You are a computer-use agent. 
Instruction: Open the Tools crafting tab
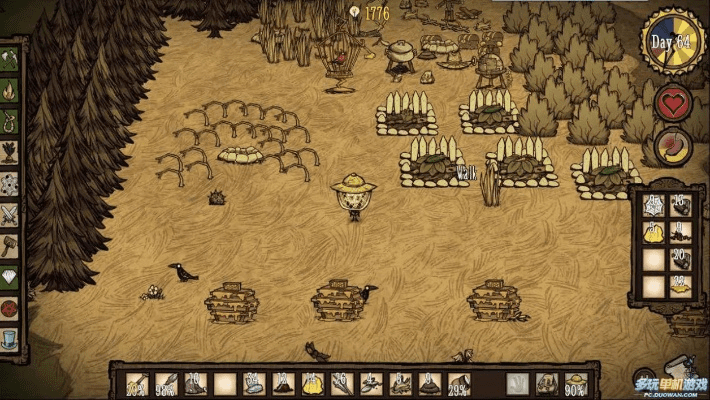[x=10, y=62]
